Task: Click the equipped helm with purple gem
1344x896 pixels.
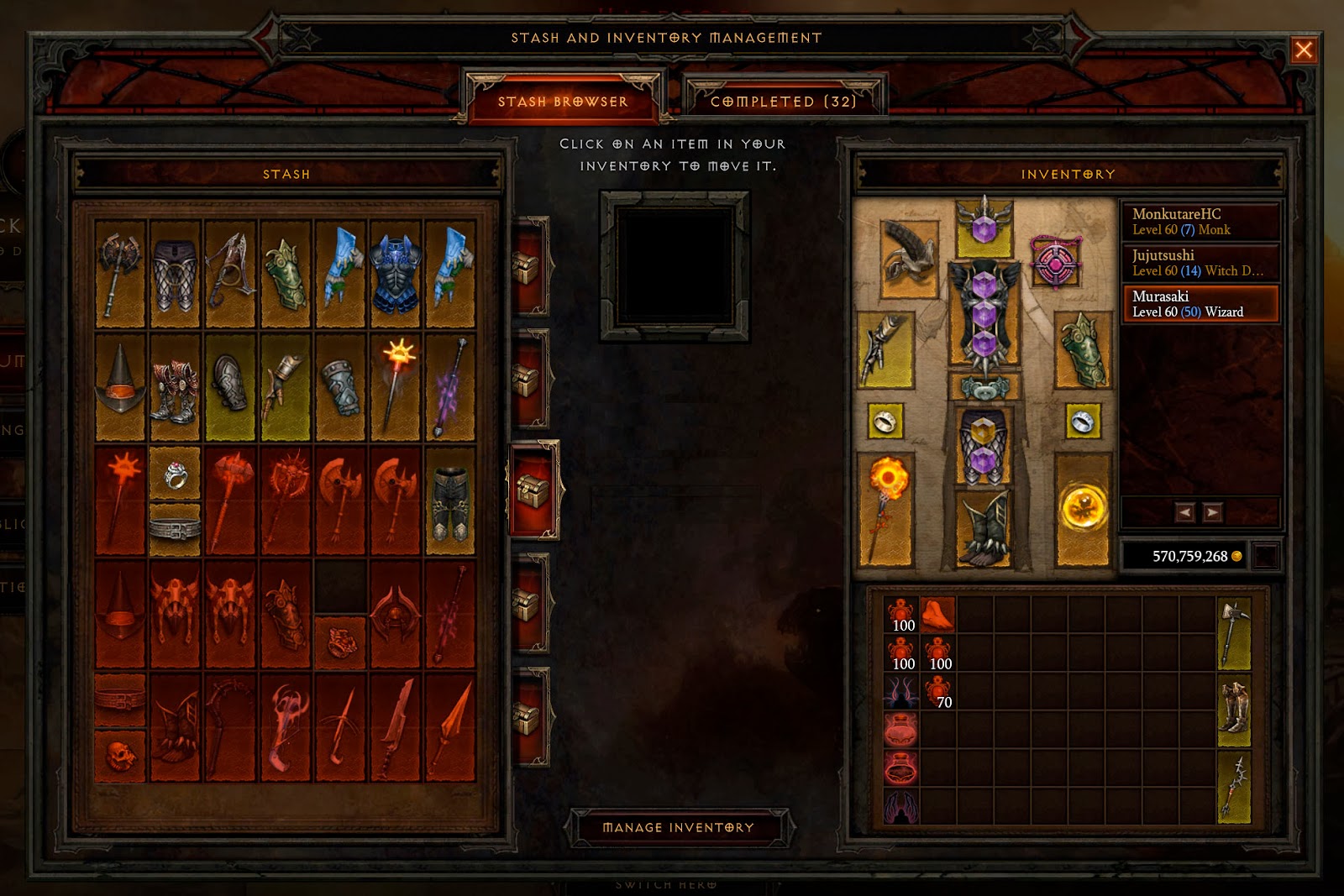Action: tap(984, 227)
